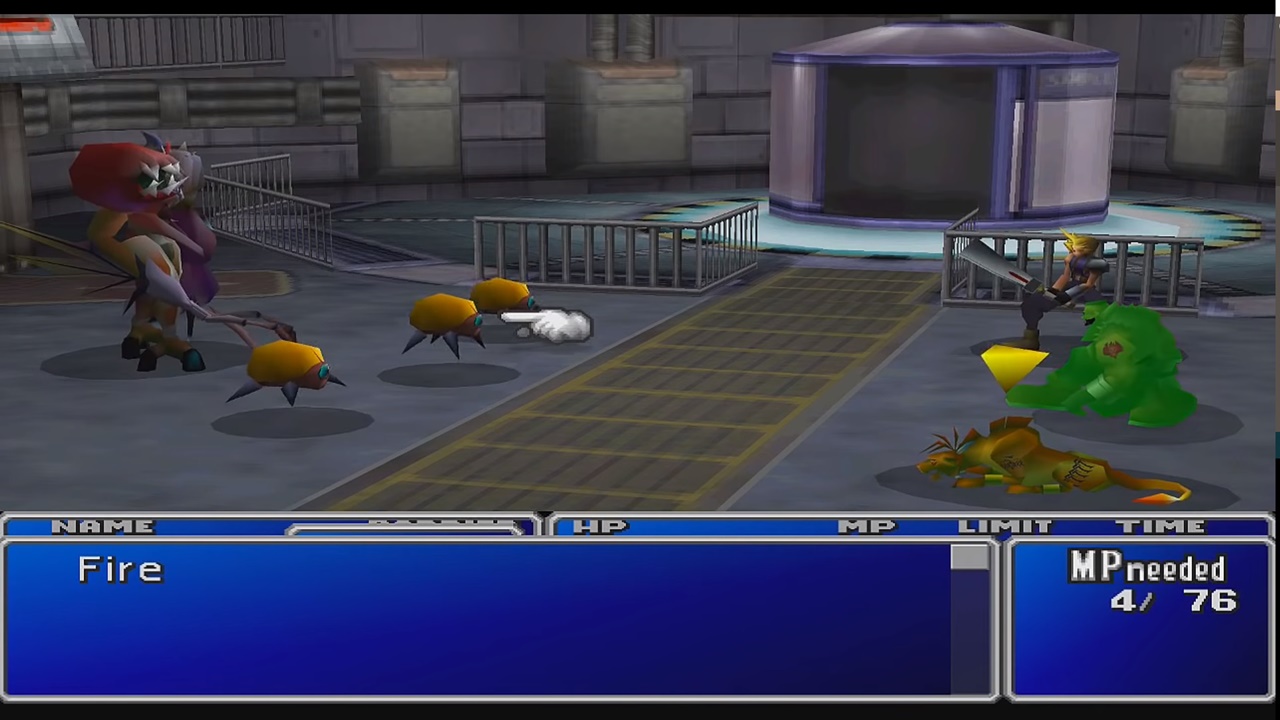Select the NAME header in the status bar

(x=104, y=527)
